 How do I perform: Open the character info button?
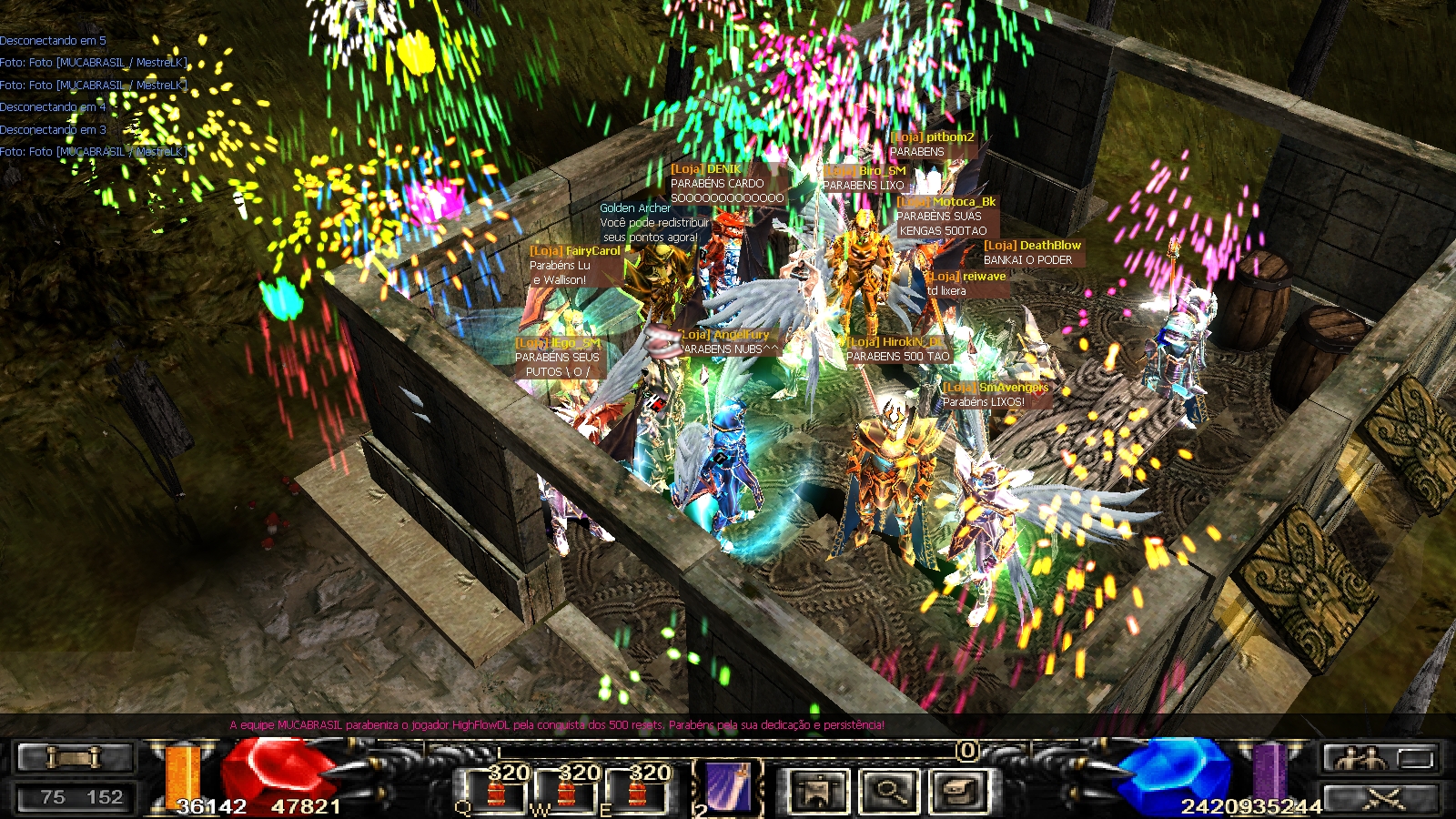click(x=817, y=790)
